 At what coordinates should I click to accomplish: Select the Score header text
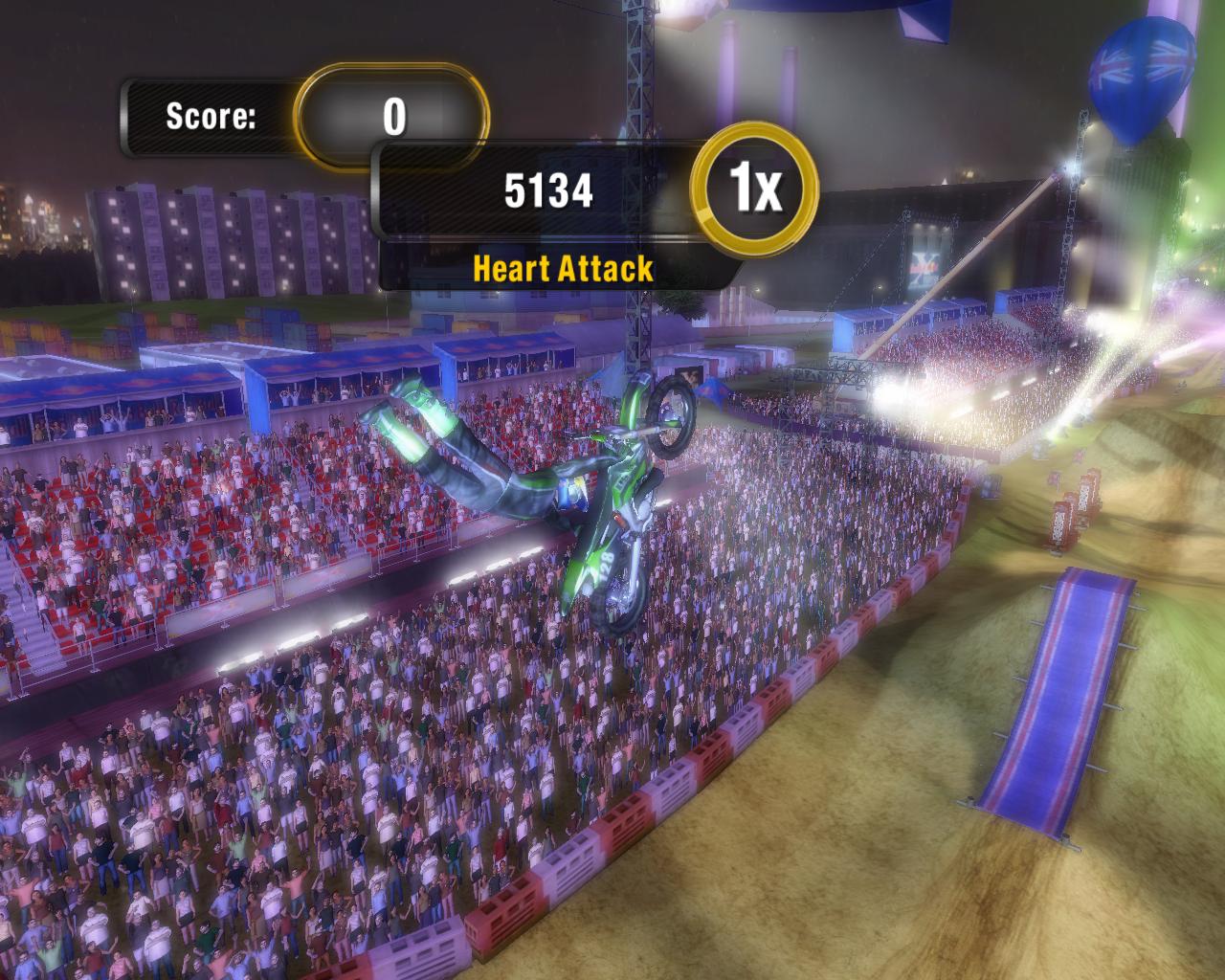(x=211, y=115)
